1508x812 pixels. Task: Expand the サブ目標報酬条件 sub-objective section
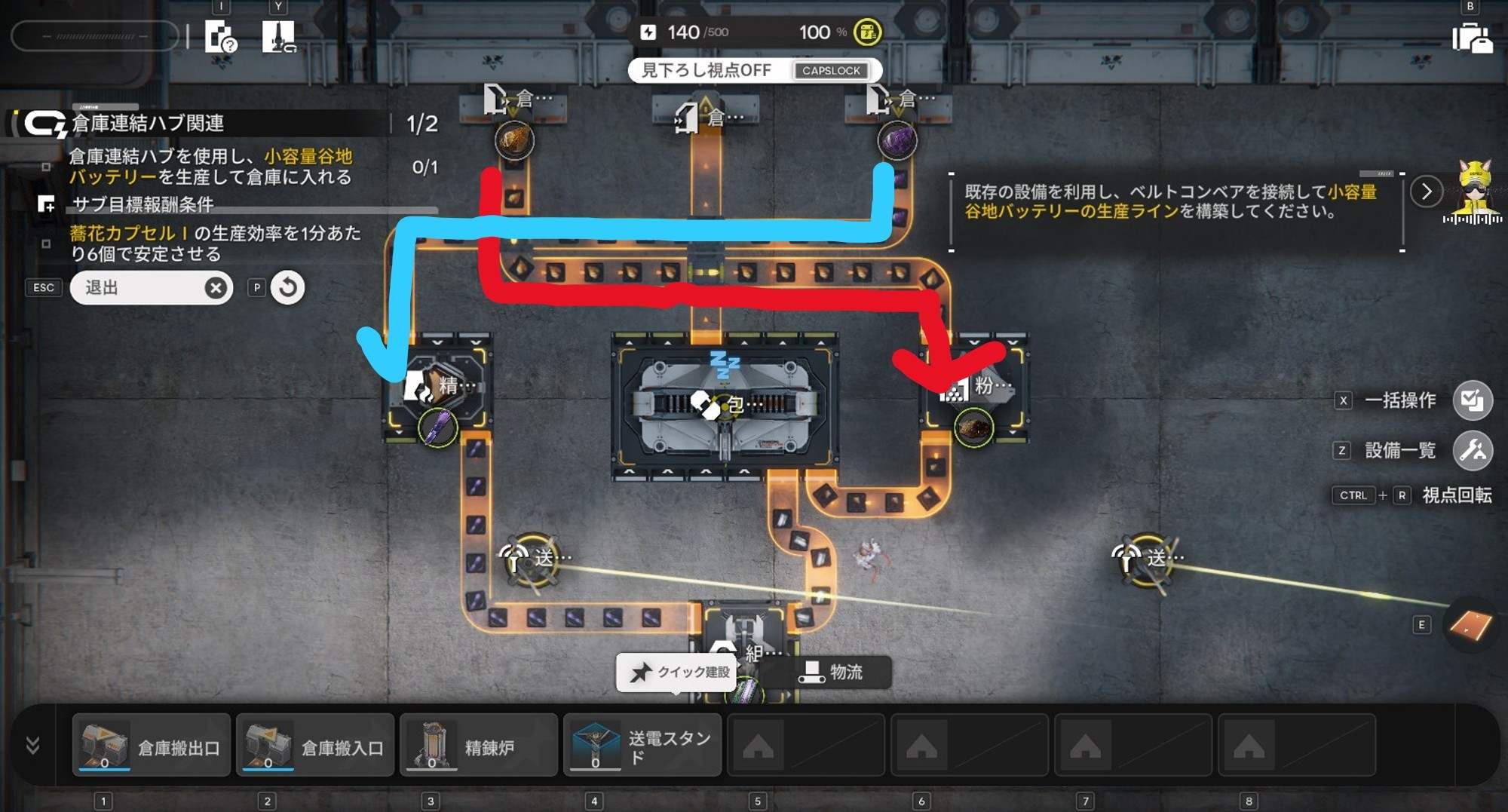coord(47,204)
